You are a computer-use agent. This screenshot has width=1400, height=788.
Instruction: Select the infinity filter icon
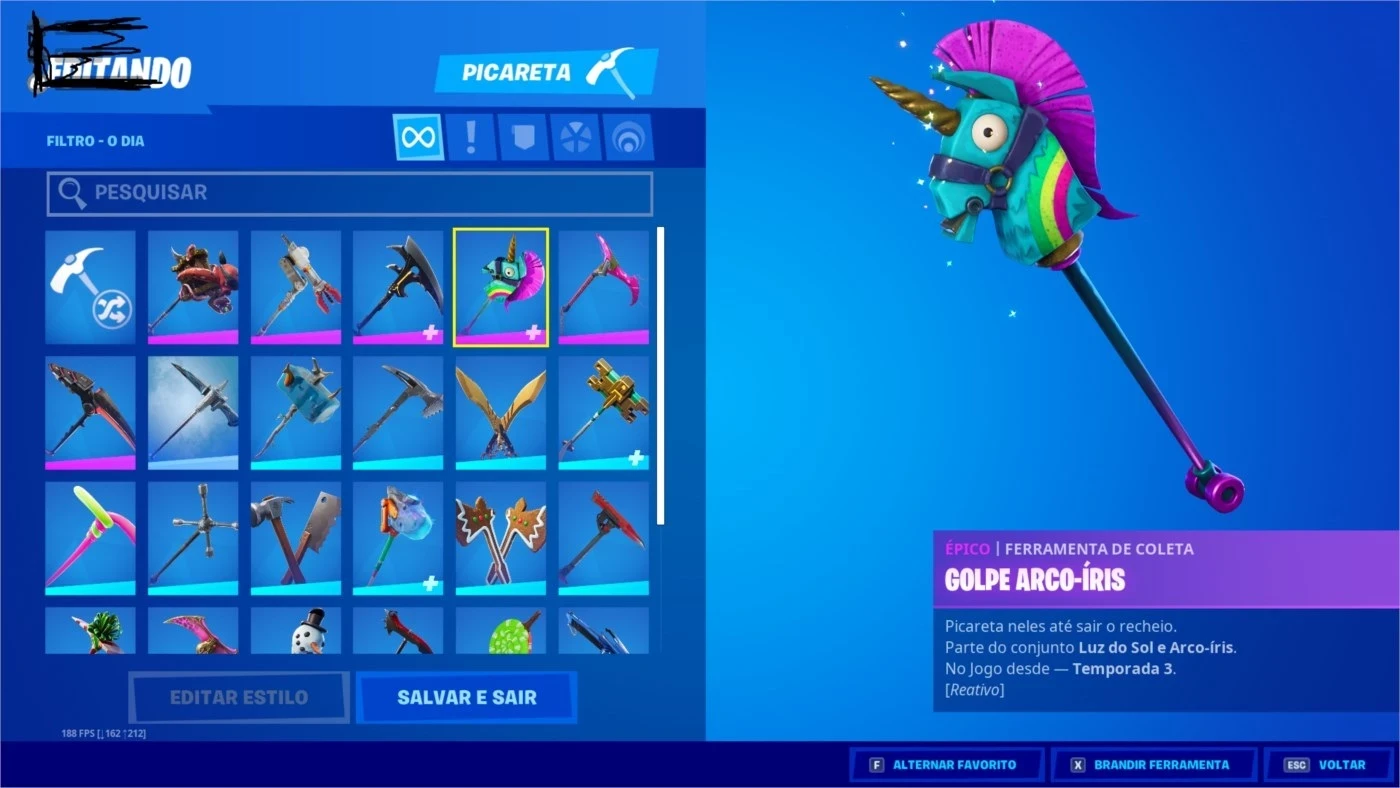click(x=417, y=136)
